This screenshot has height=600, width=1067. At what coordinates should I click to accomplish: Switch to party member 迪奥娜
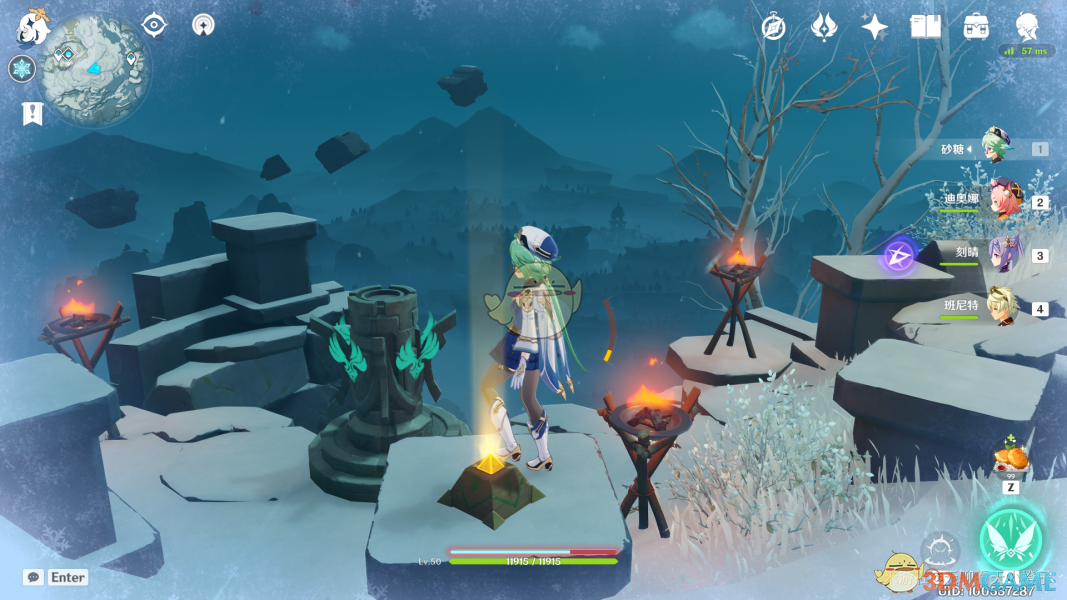pyautogui.click(x=1003, y=201)
